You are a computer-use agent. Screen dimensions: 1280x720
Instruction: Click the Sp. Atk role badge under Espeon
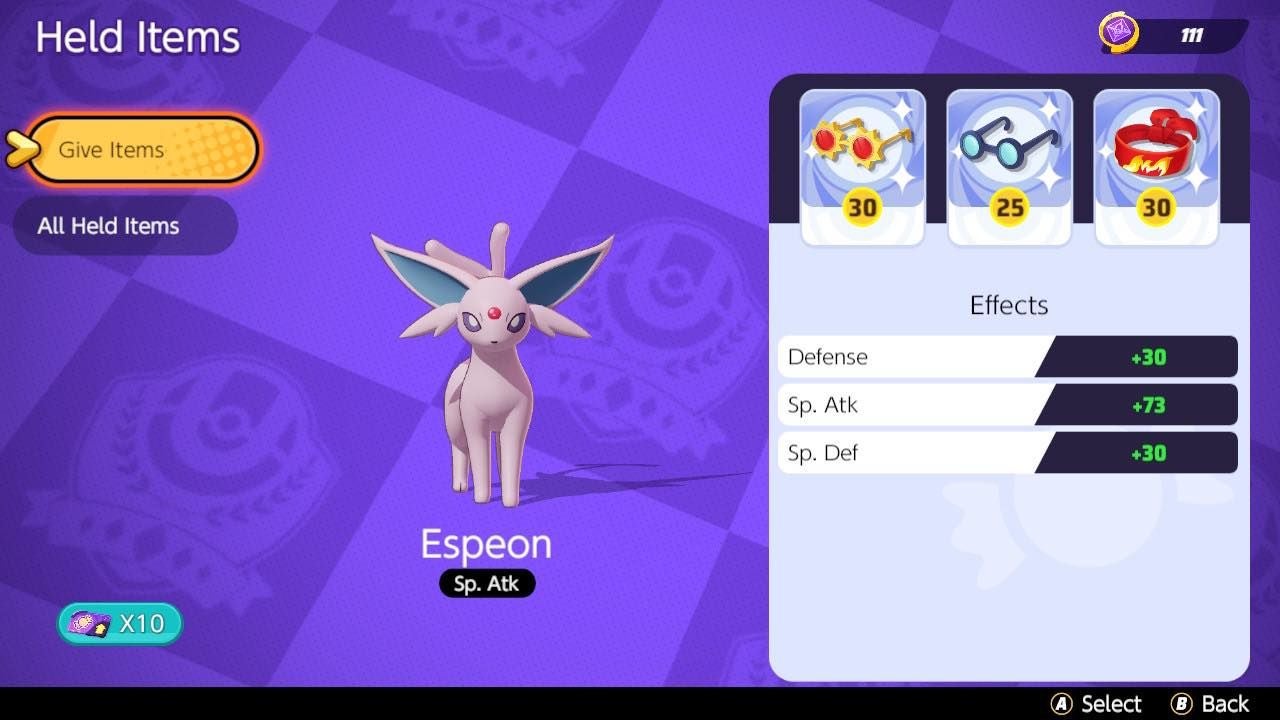[x=486, y=584]
